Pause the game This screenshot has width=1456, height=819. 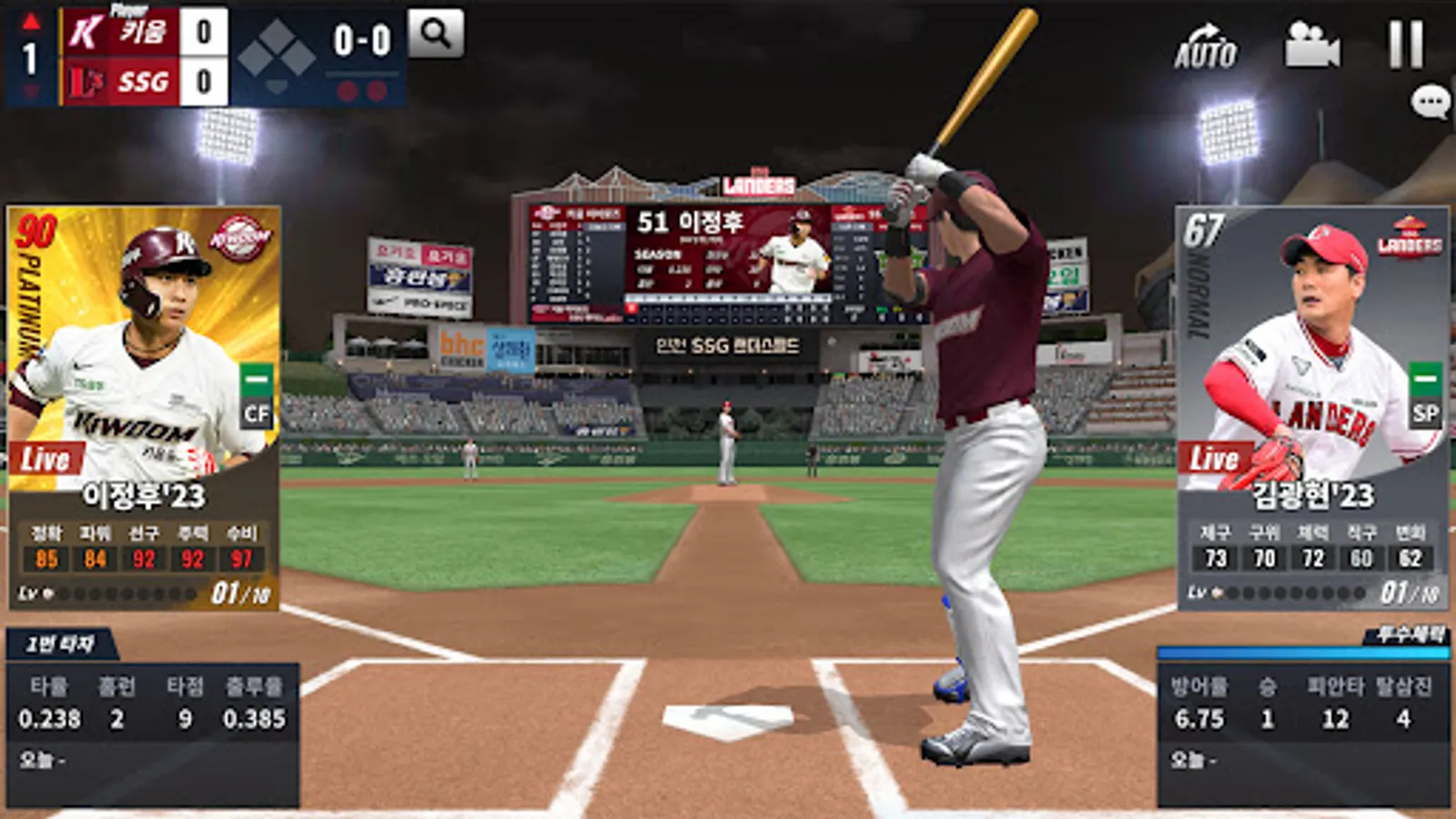coord(1405,44)
